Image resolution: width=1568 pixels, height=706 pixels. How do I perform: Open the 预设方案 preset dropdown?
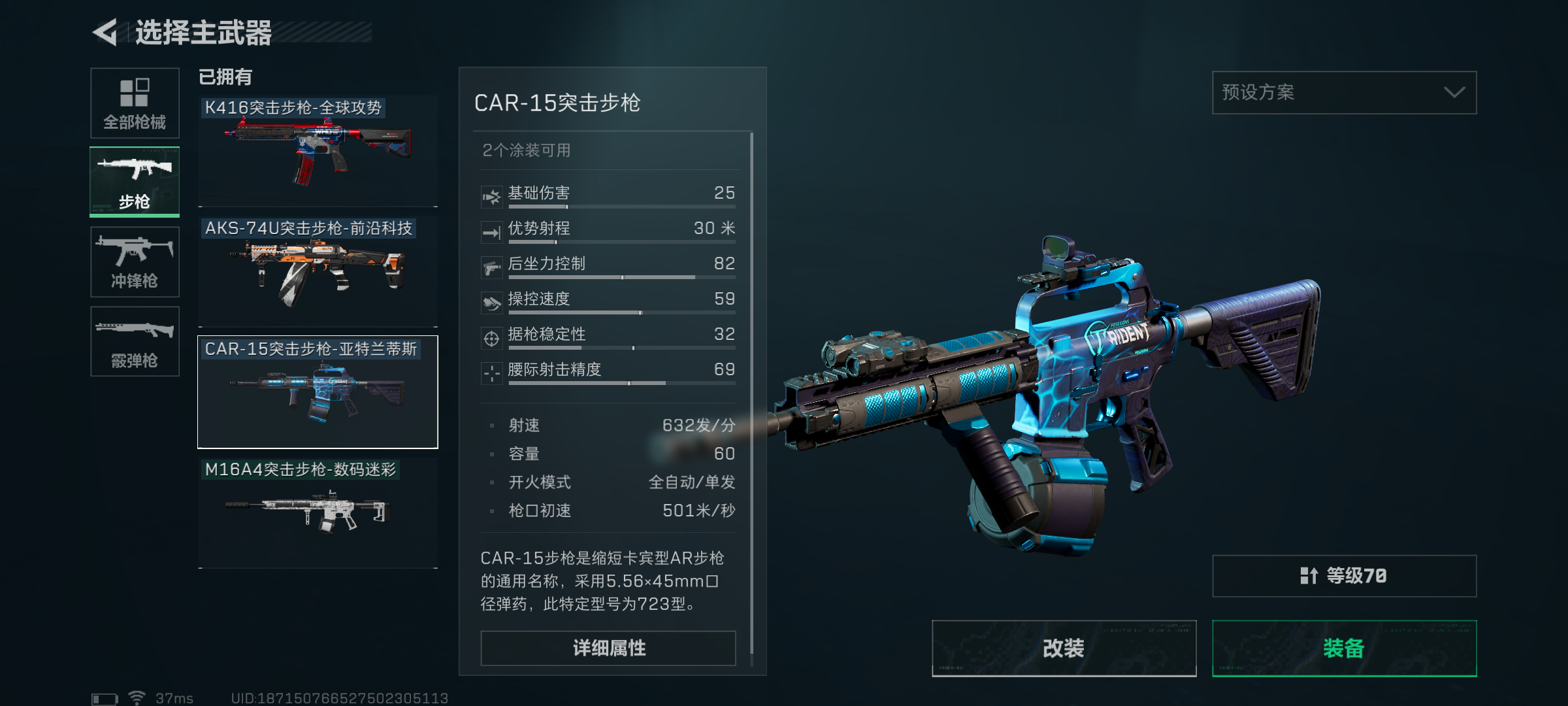[1344, 92]
